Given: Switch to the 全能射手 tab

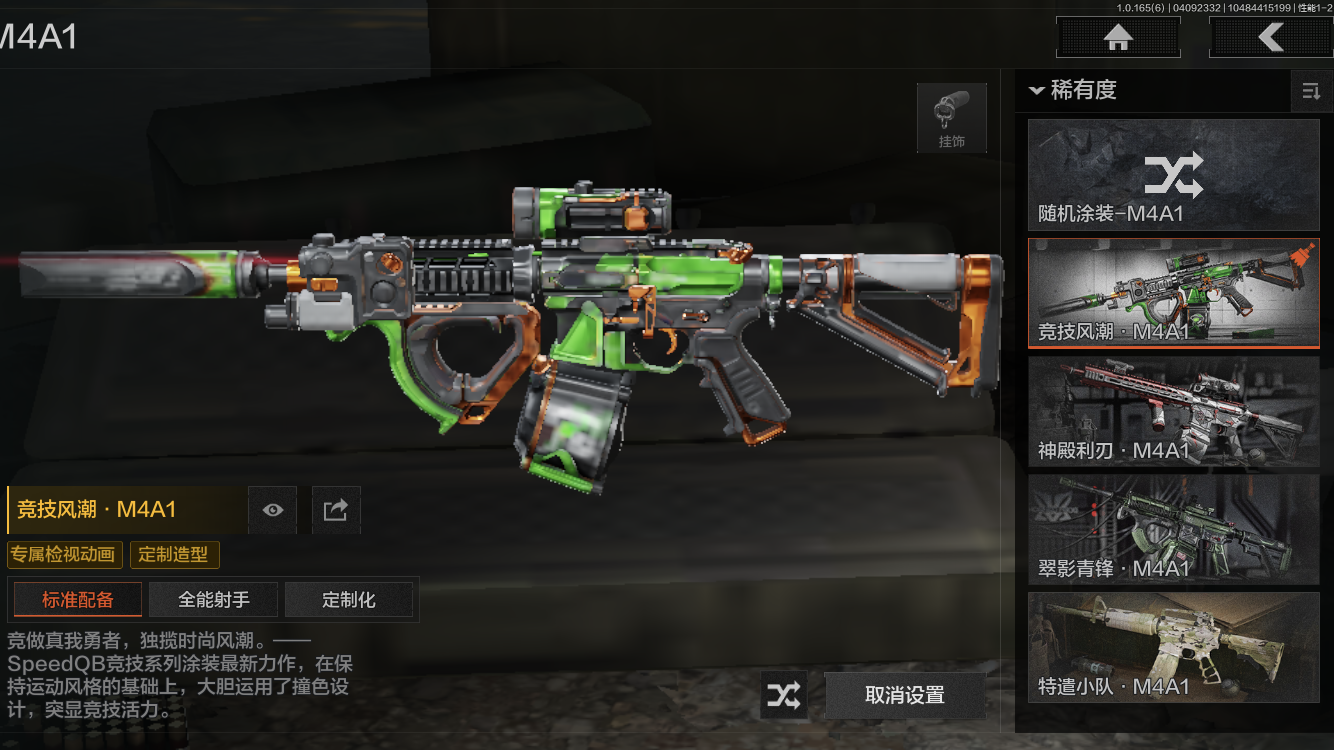Looking at the screenshot, I should 214,600.
